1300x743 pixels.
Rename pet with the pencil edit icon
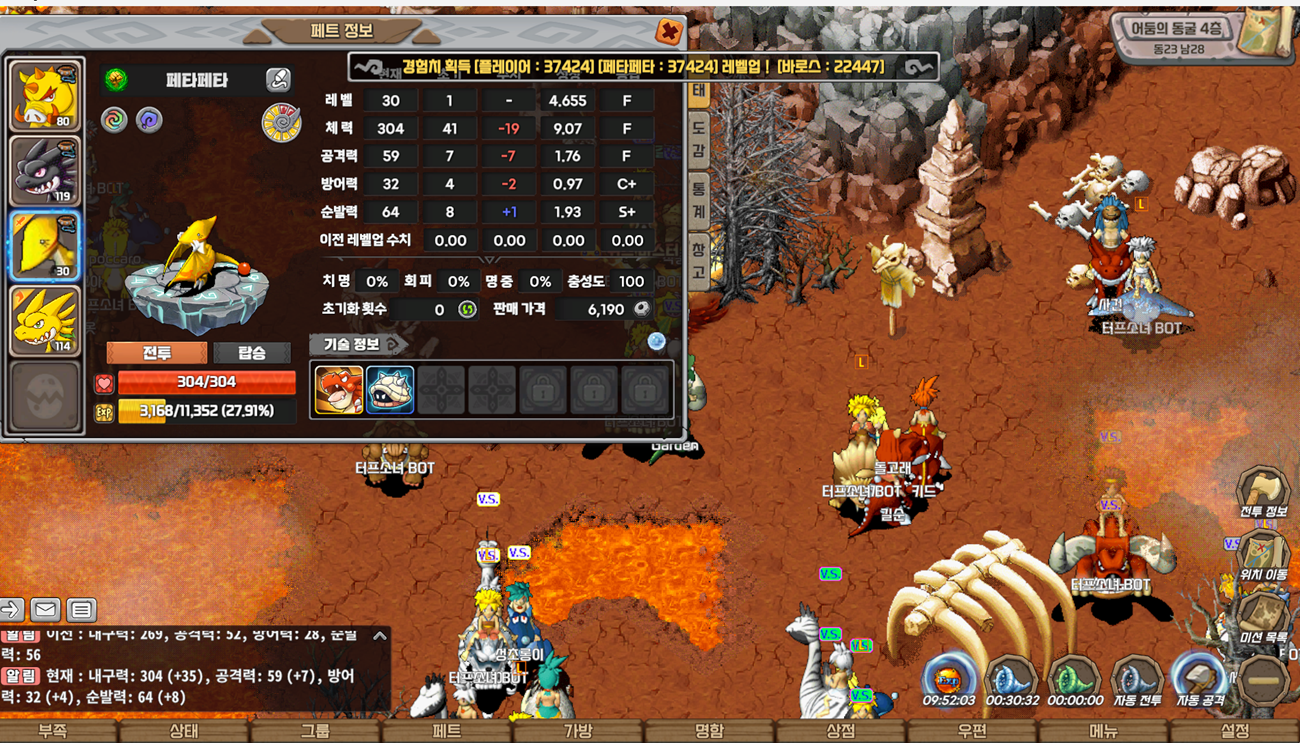pos(278,80)
